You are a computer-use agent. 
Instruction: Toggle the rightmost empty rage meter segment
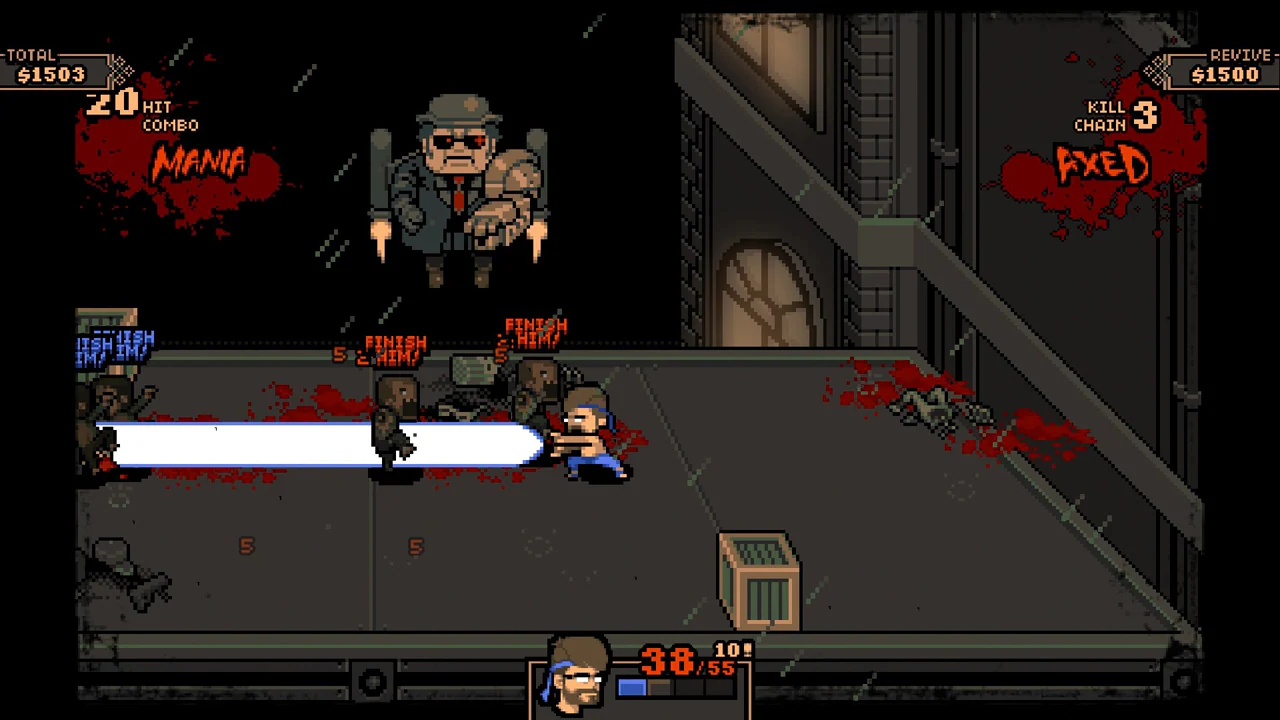[x=720, y=688]
